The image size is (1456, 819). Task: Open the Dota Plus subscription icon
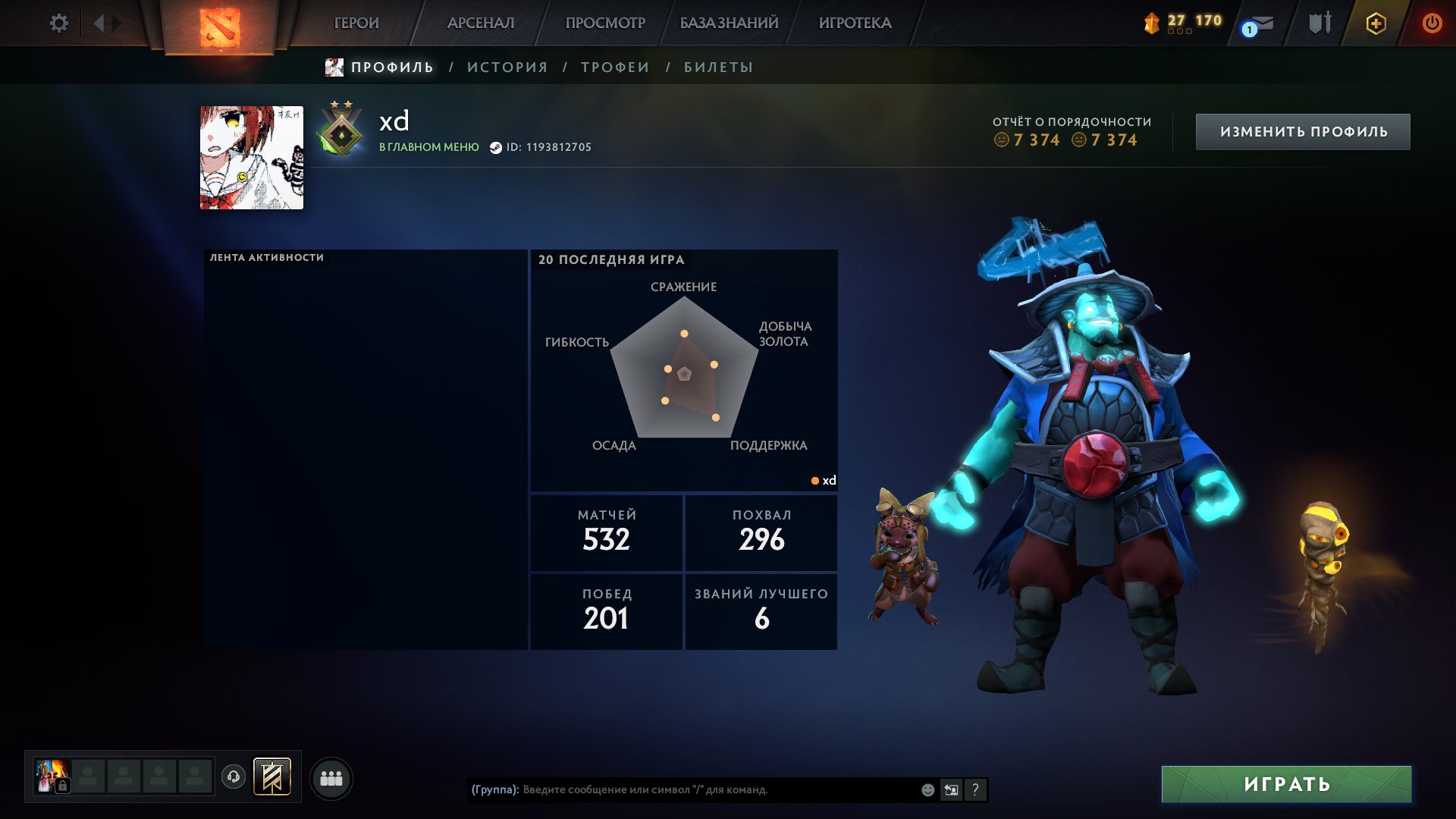(1376, 23)
